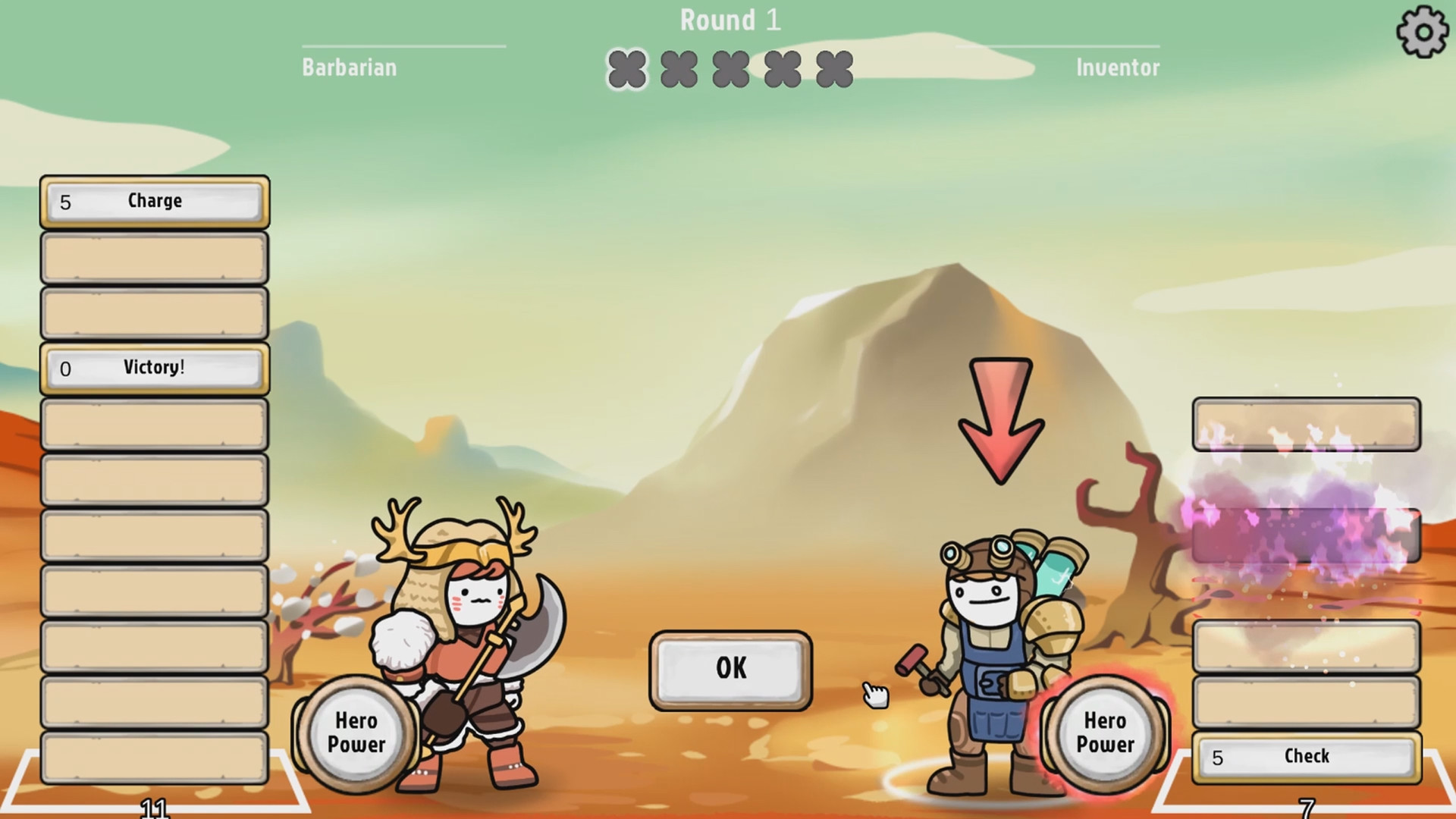
Task: Click the Inventor's deck count showing 7
Action: [1306, 808]
